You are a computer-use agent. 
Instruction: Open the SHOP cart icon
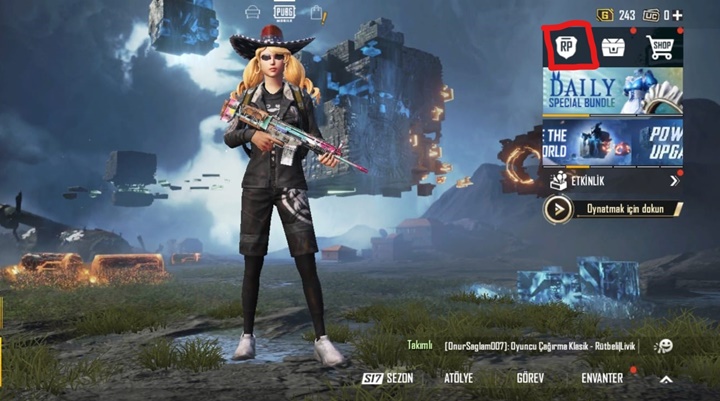pos(660,47)
